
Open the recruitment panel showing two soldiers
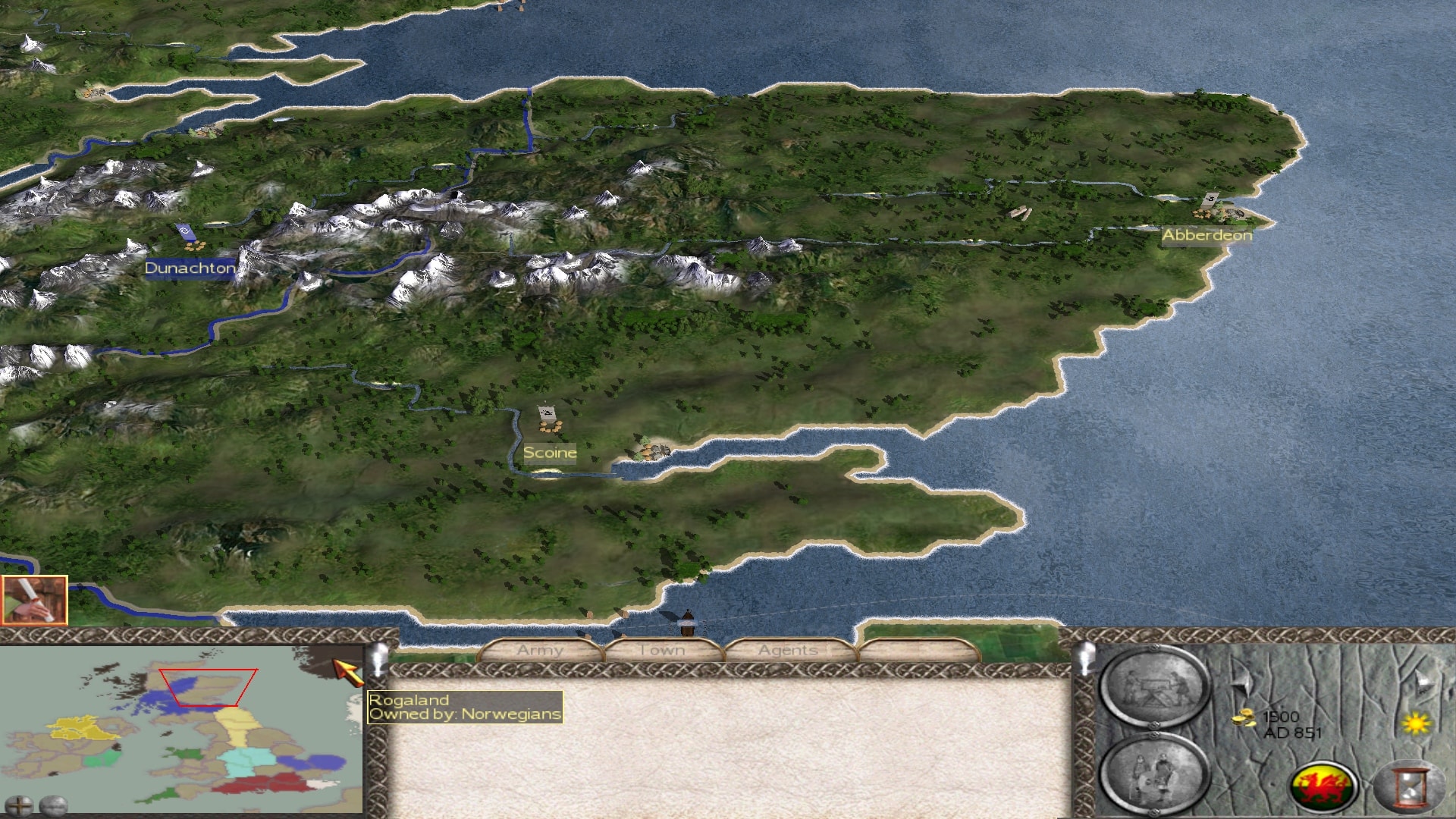[1153, 775]
